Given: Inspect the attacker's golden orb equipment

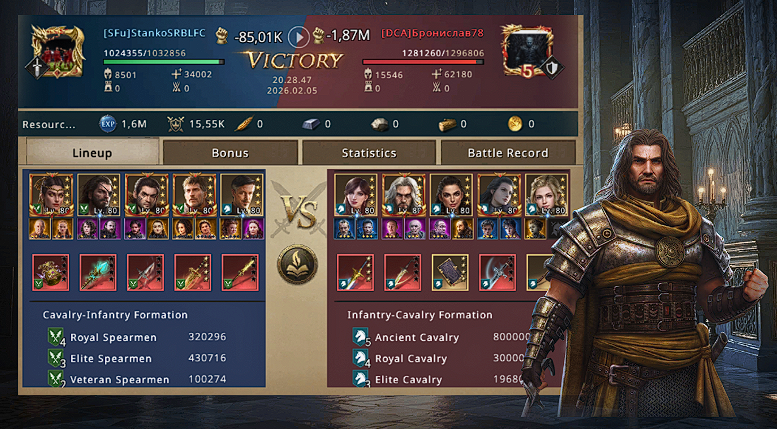Looking at the screenshot, I should click(x=50, y=272).
